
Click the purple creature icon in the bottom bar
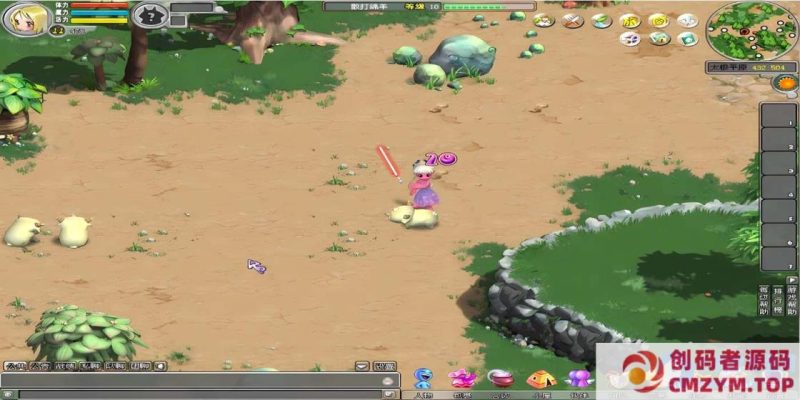pos(577,379)
